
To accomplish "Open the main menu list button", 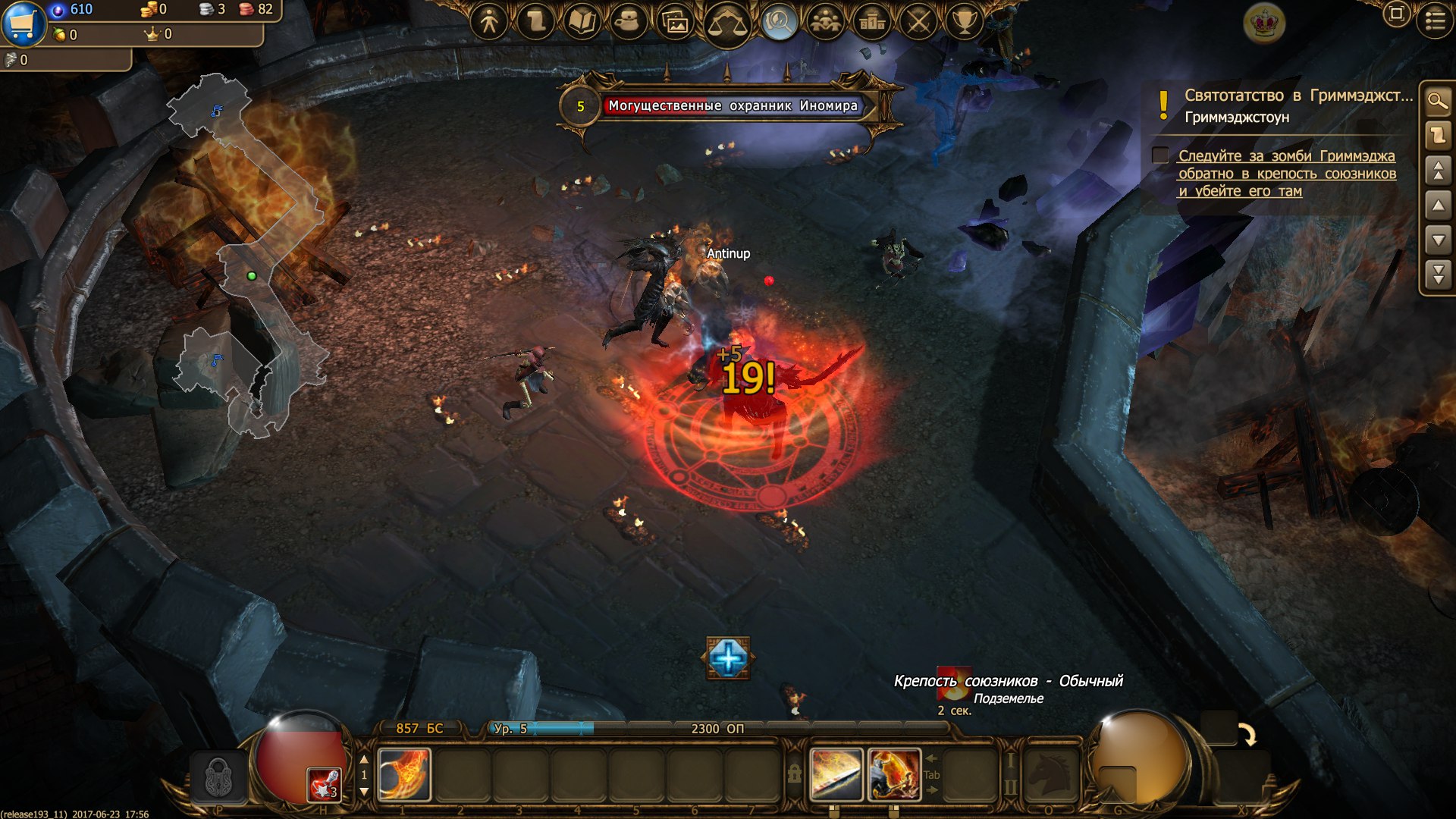I will pos(1435,20).
